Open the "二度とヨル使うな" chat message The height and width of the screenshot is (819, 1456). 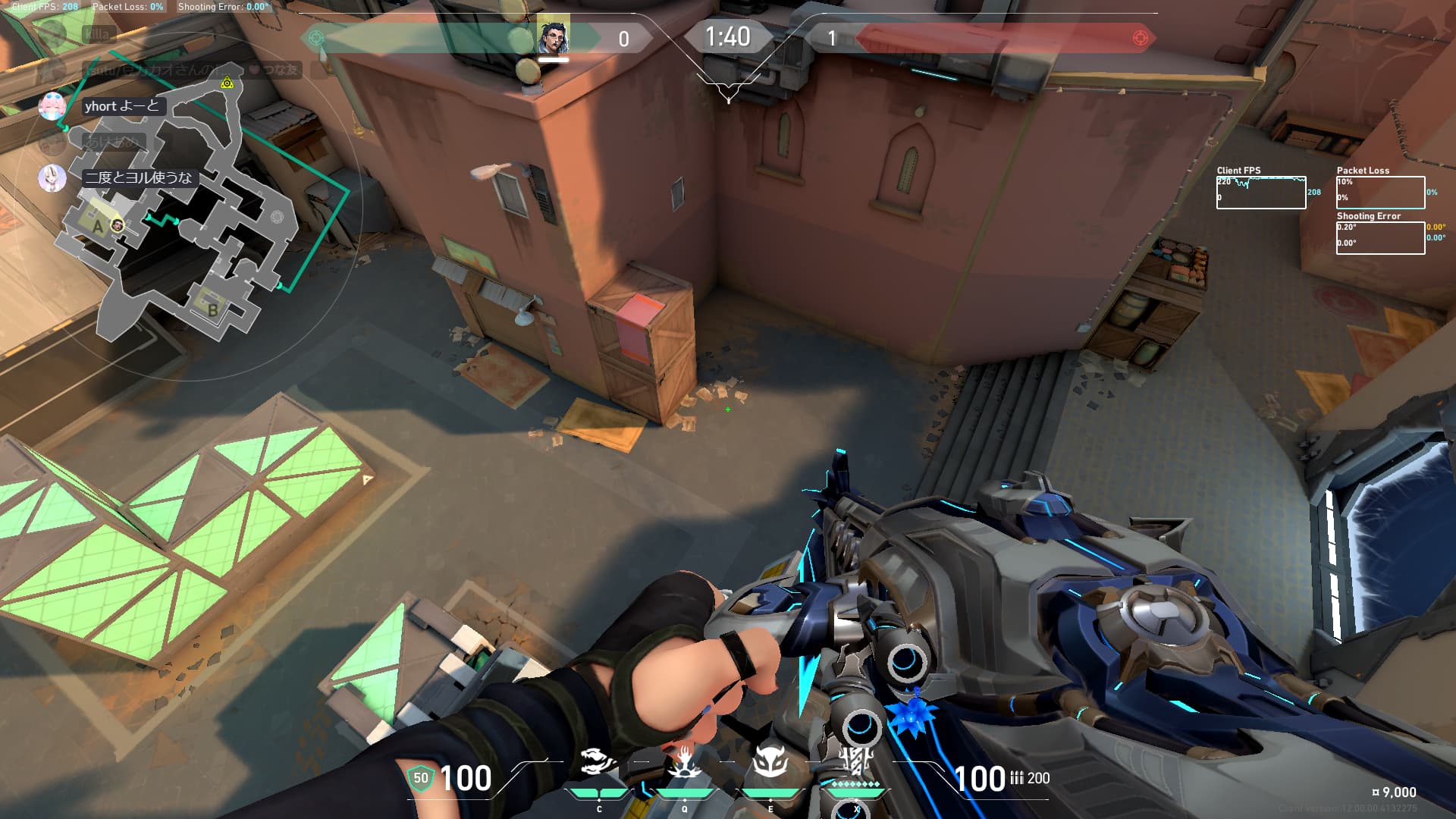pos(139,177)
